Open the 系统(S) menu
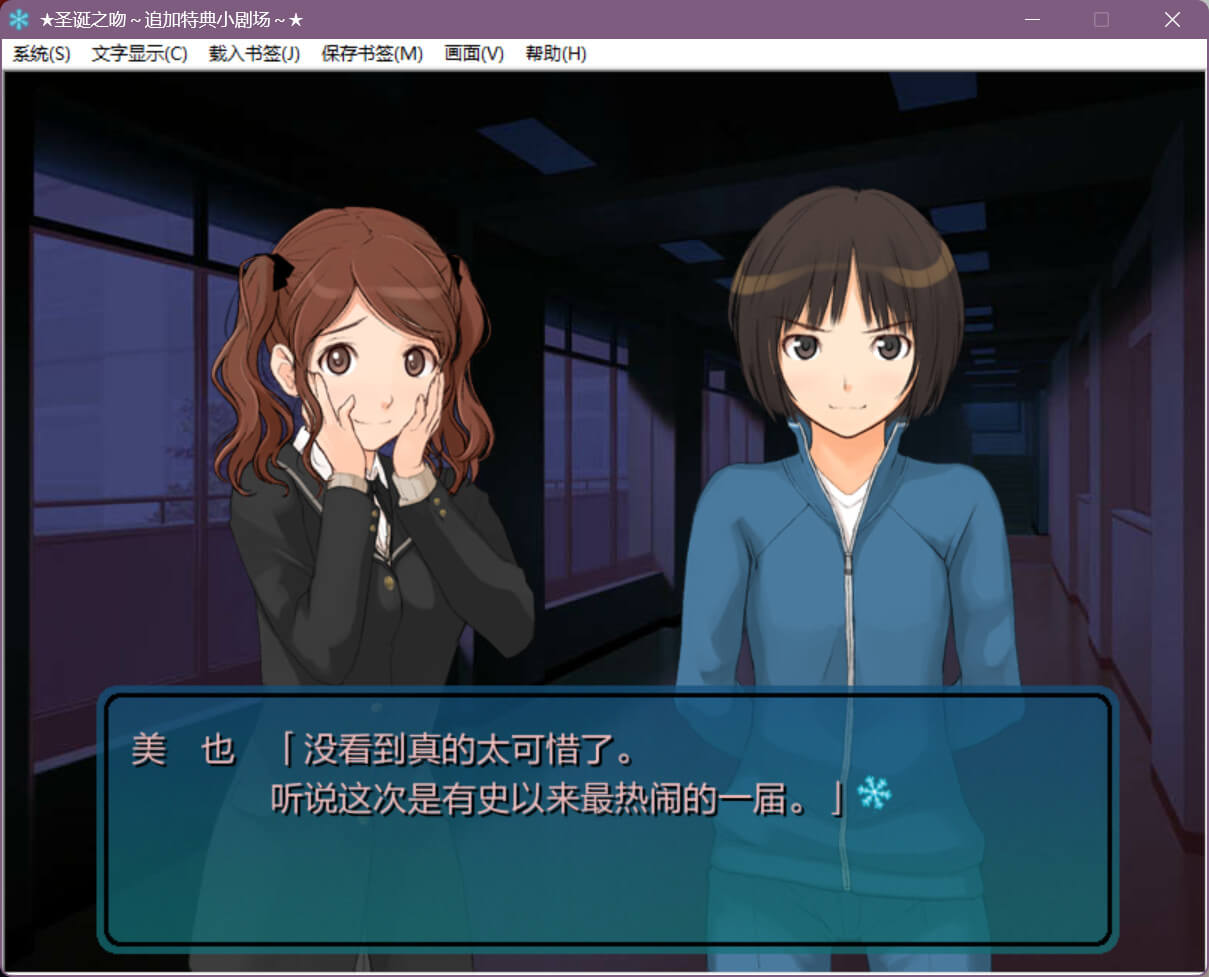The width and height of the screenshot is (1209, 977). tap(41, 54)
